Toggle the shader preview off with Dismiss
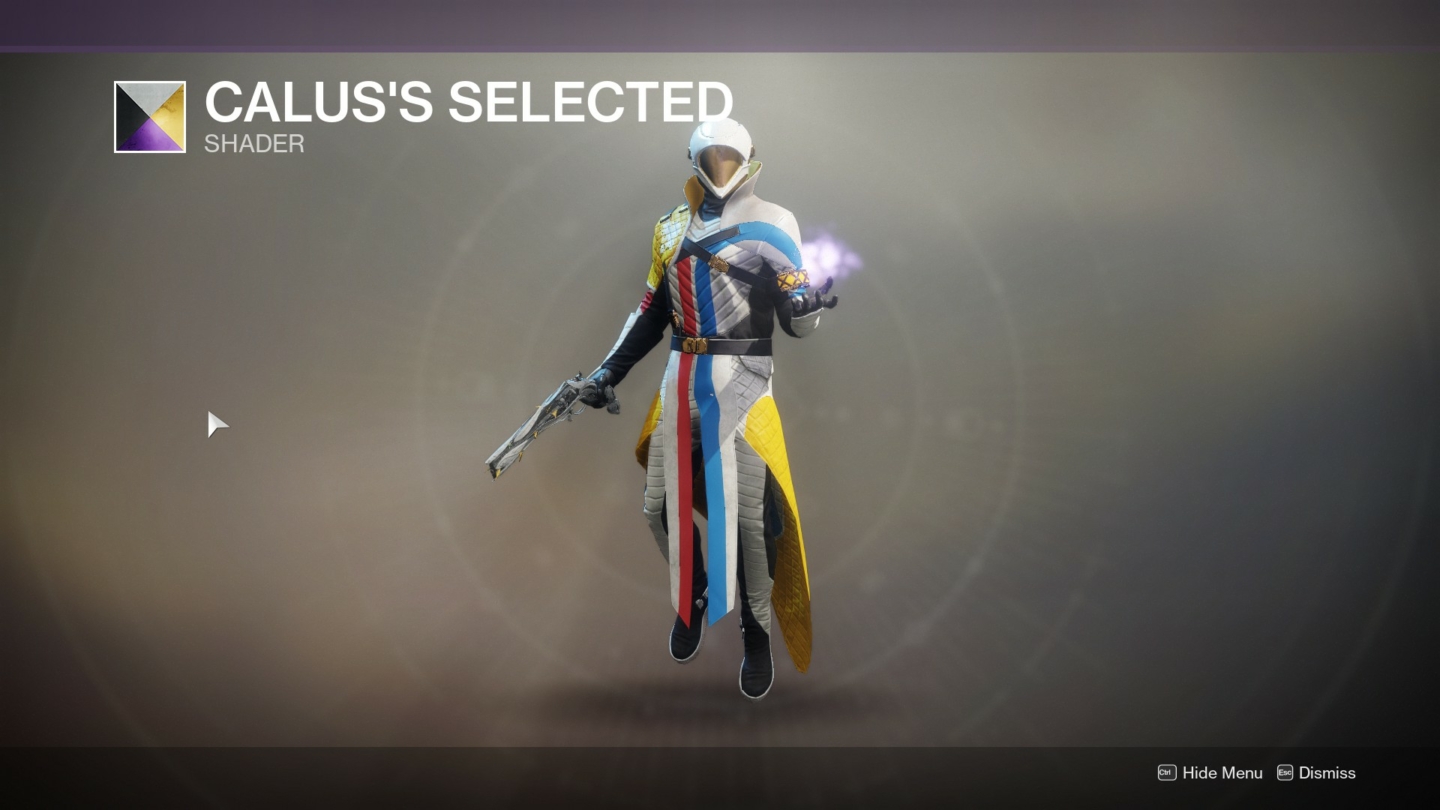The image size is (1440, 810). click(x=1329, y=773)
